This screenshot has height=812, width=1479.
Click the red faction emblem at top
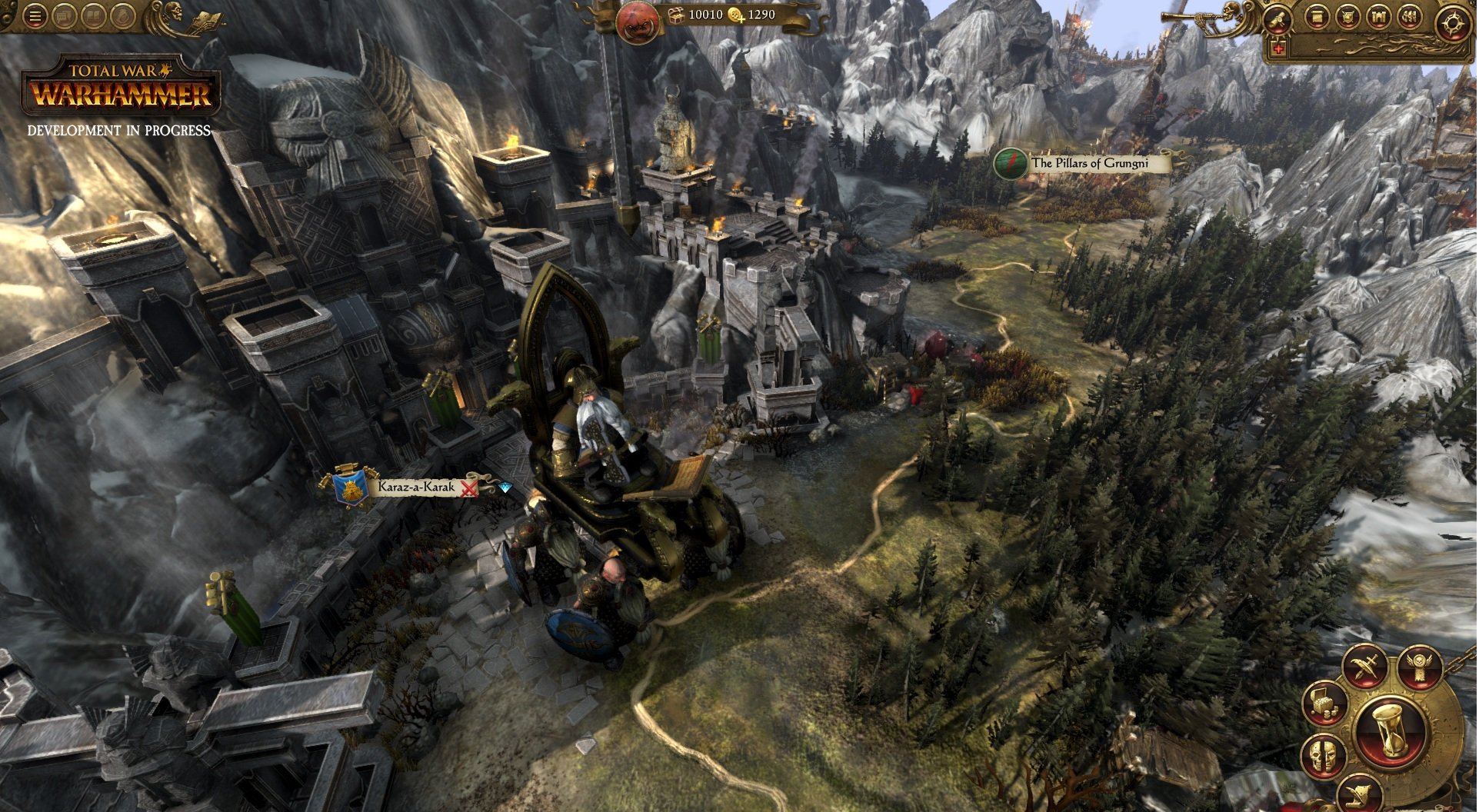pyautogui.click(x=638, y=22)
